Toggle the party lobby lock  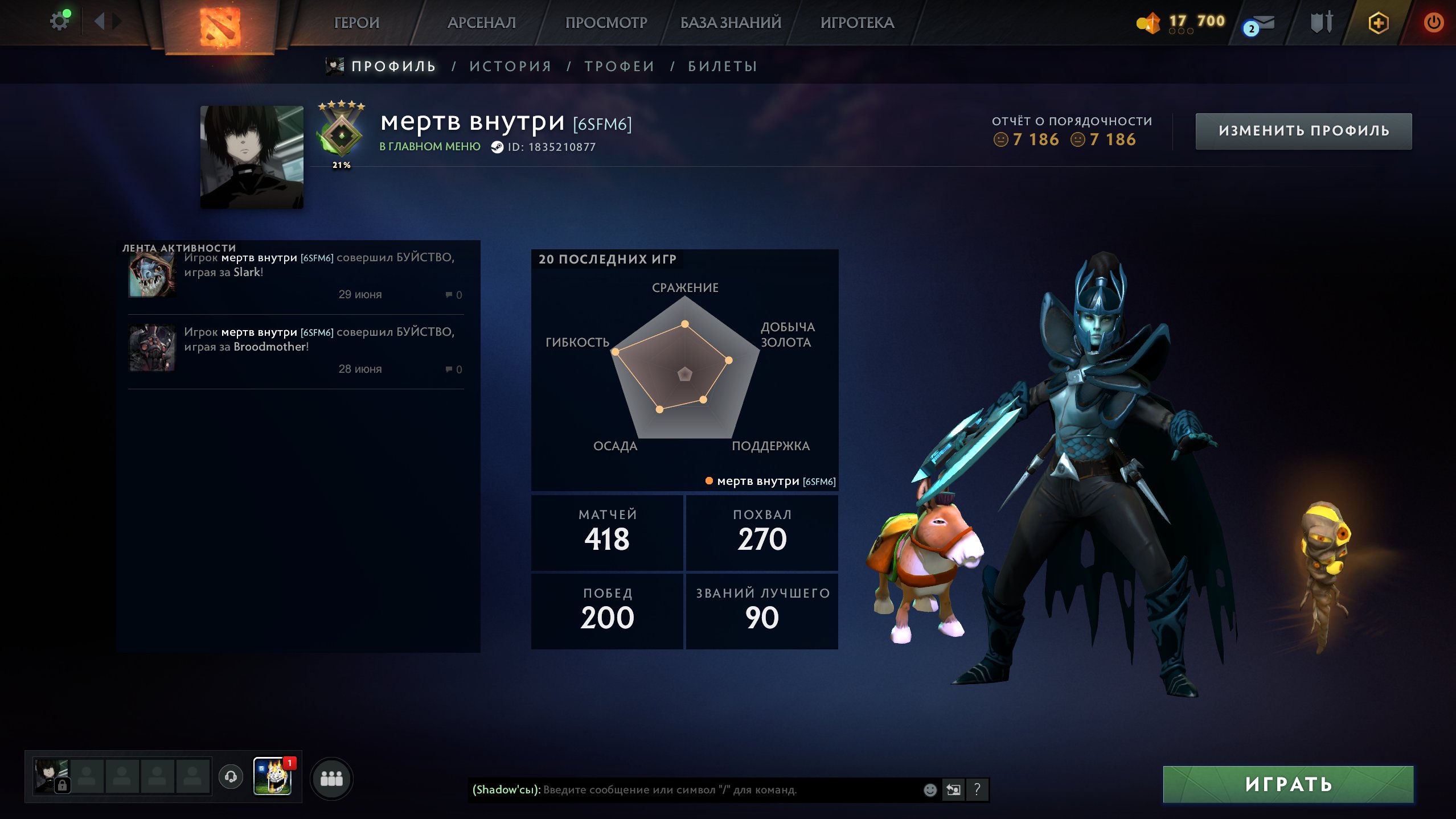tap(62, 784)
